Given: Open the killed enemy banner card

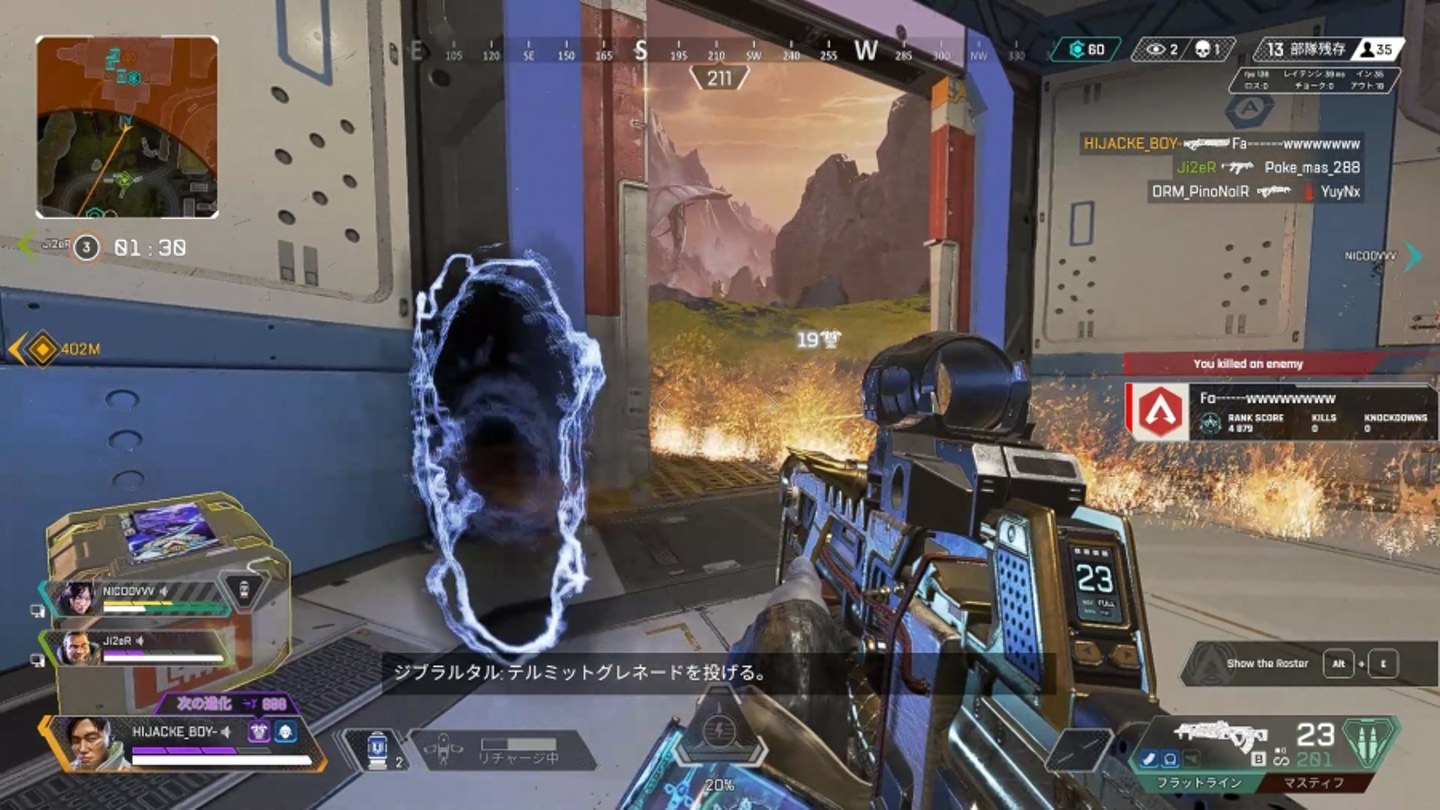Looking at the screenshot, I should tap(1281, 411).
